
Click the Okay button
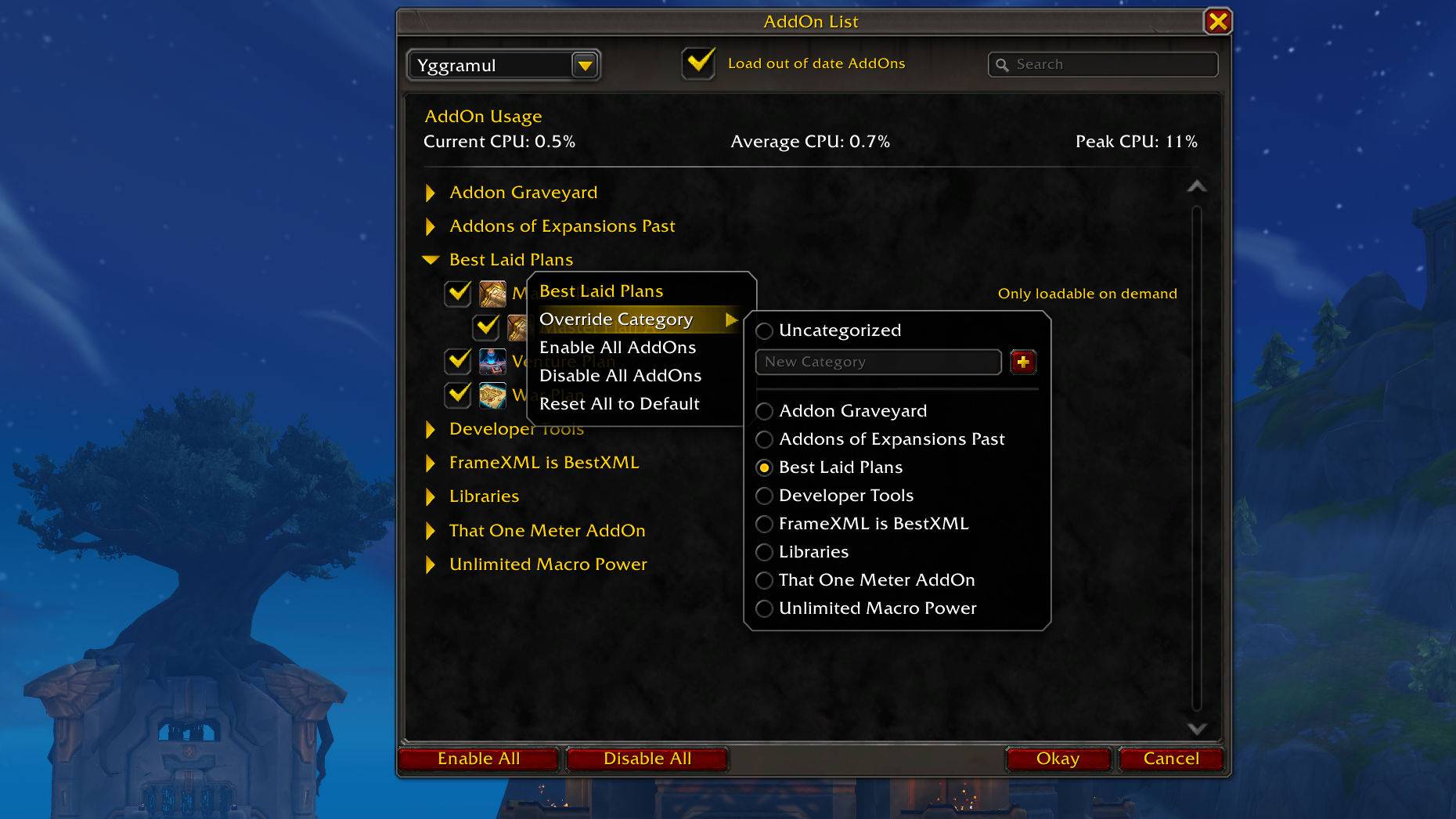[x=1058, y=758]
